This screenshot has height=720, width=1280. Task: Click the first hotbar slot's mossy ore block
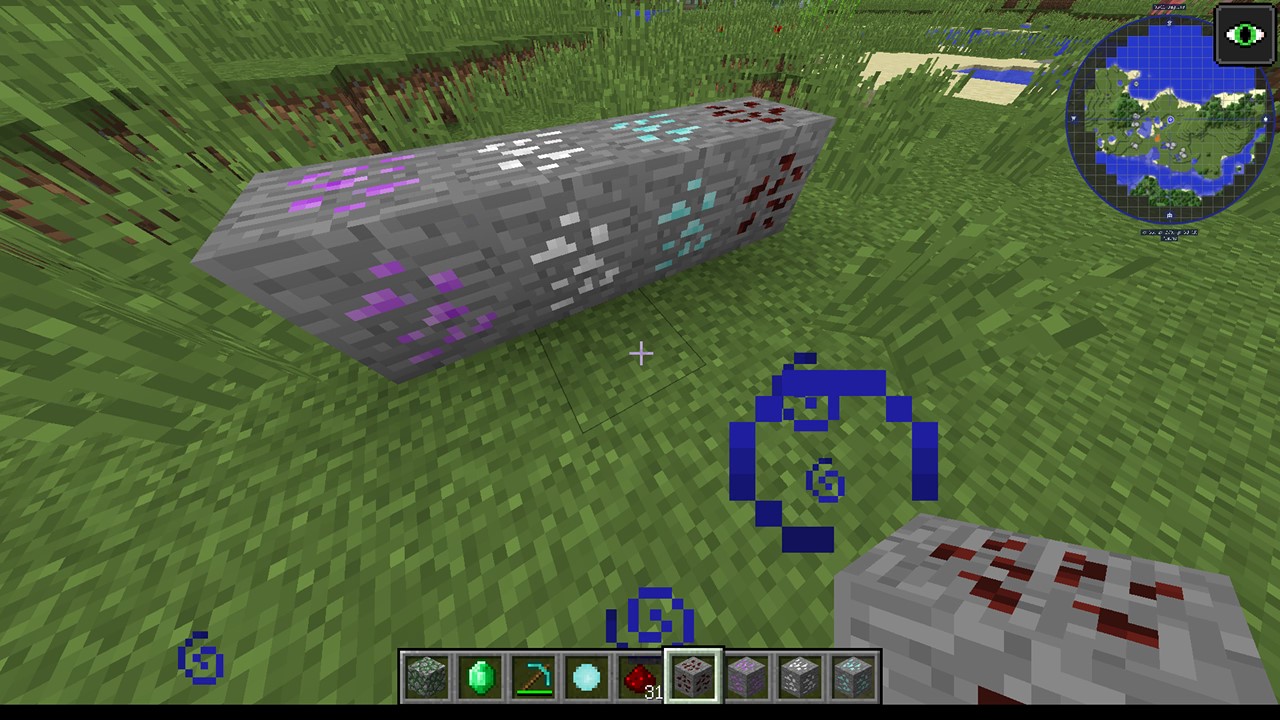[x=426, y=678]
